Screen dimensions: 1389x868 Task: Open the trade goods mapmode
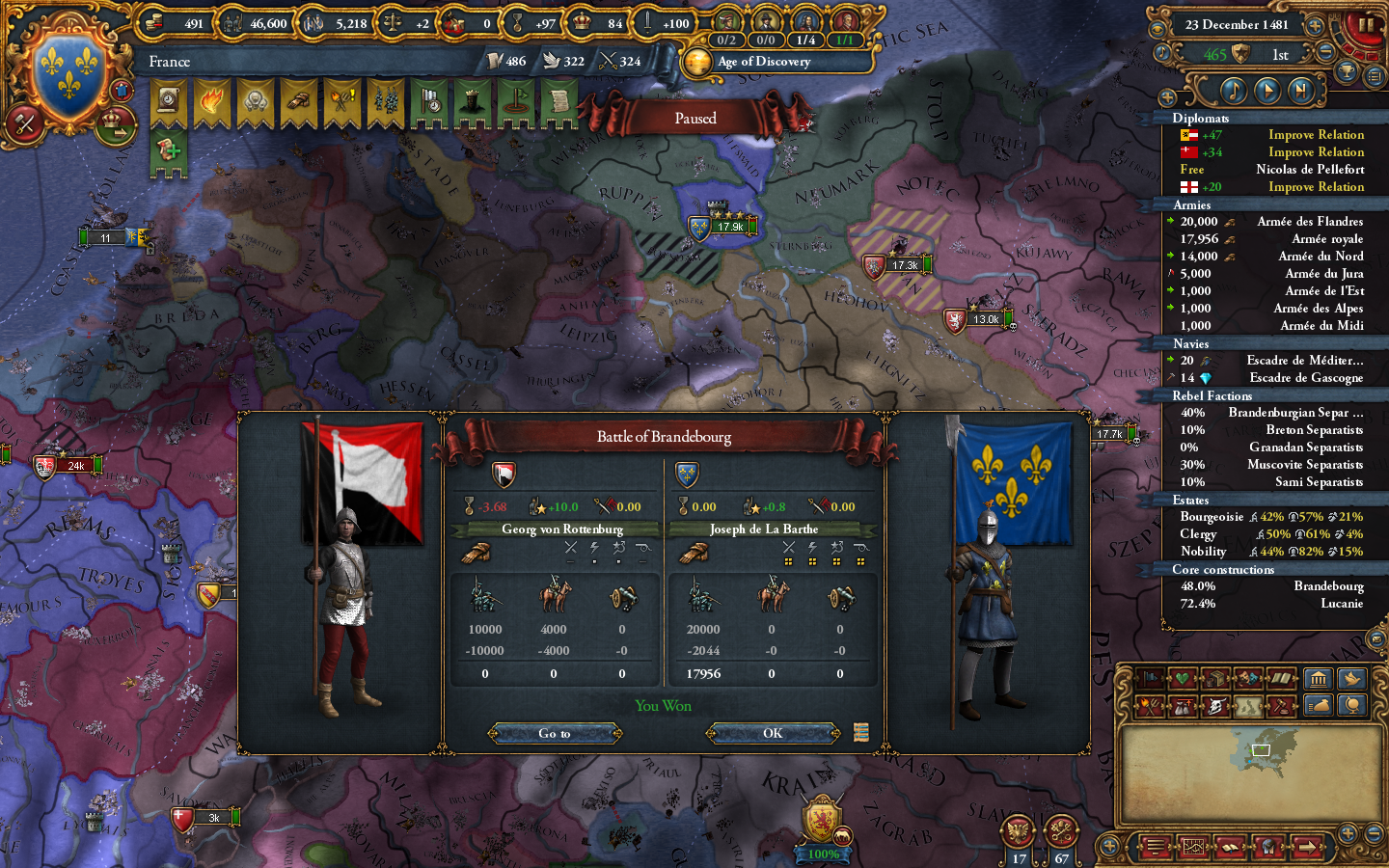click(x=1214, y=678)
